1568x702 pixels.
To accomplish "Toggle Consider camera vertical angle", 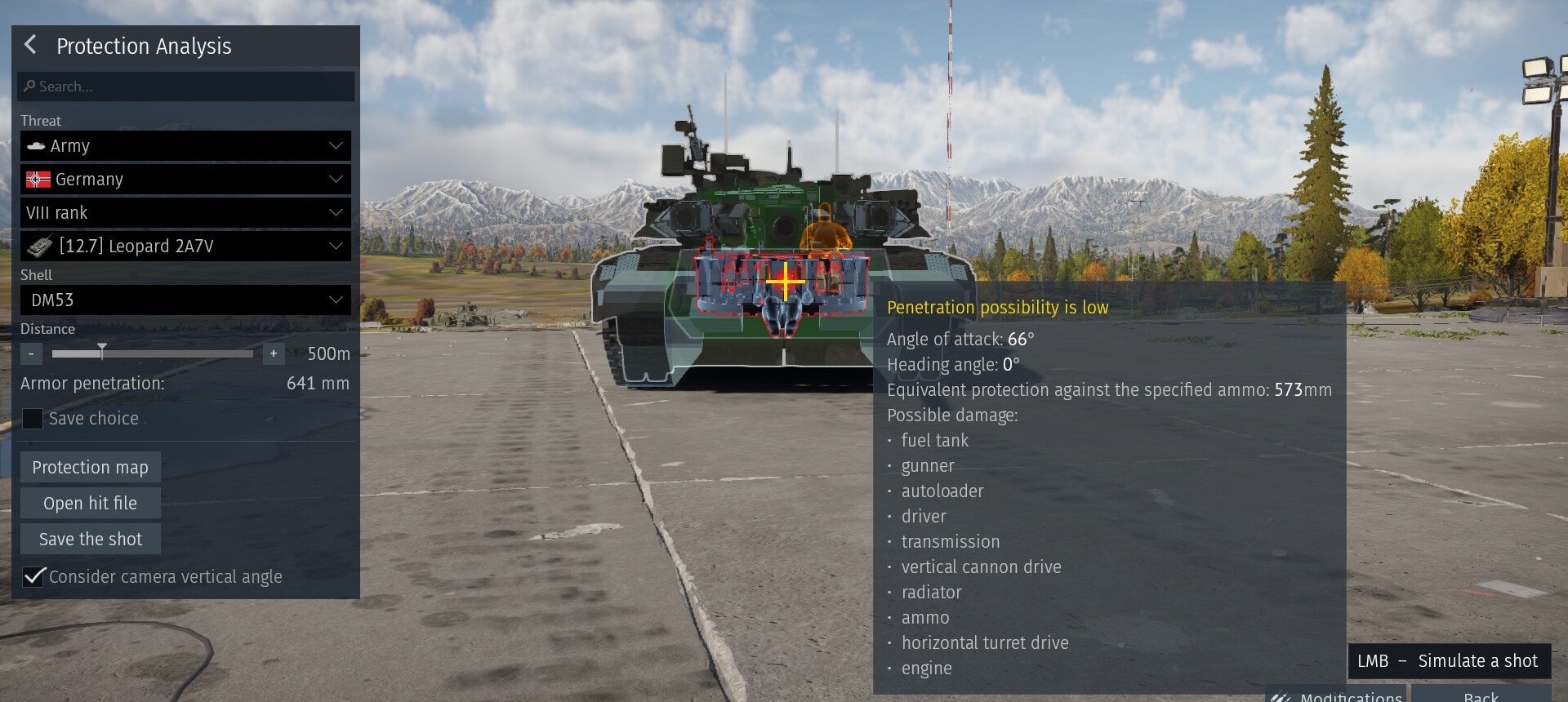I will (x=33, y=577).
